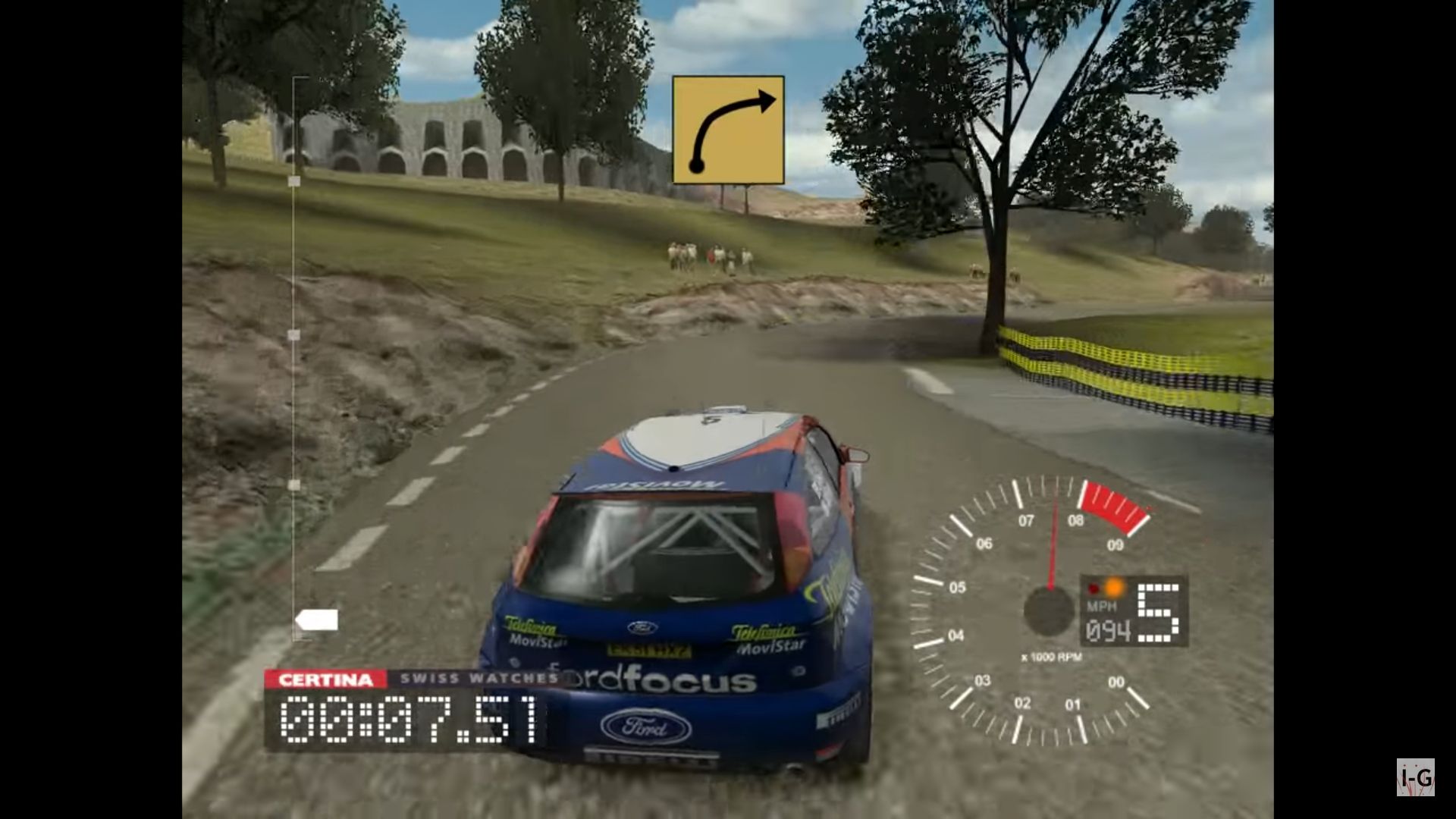This screenshot has width=1456, height=819.
Task: Expand the lower checkpoint square marker
Action: pyautogui.click(x=293, y=485)
